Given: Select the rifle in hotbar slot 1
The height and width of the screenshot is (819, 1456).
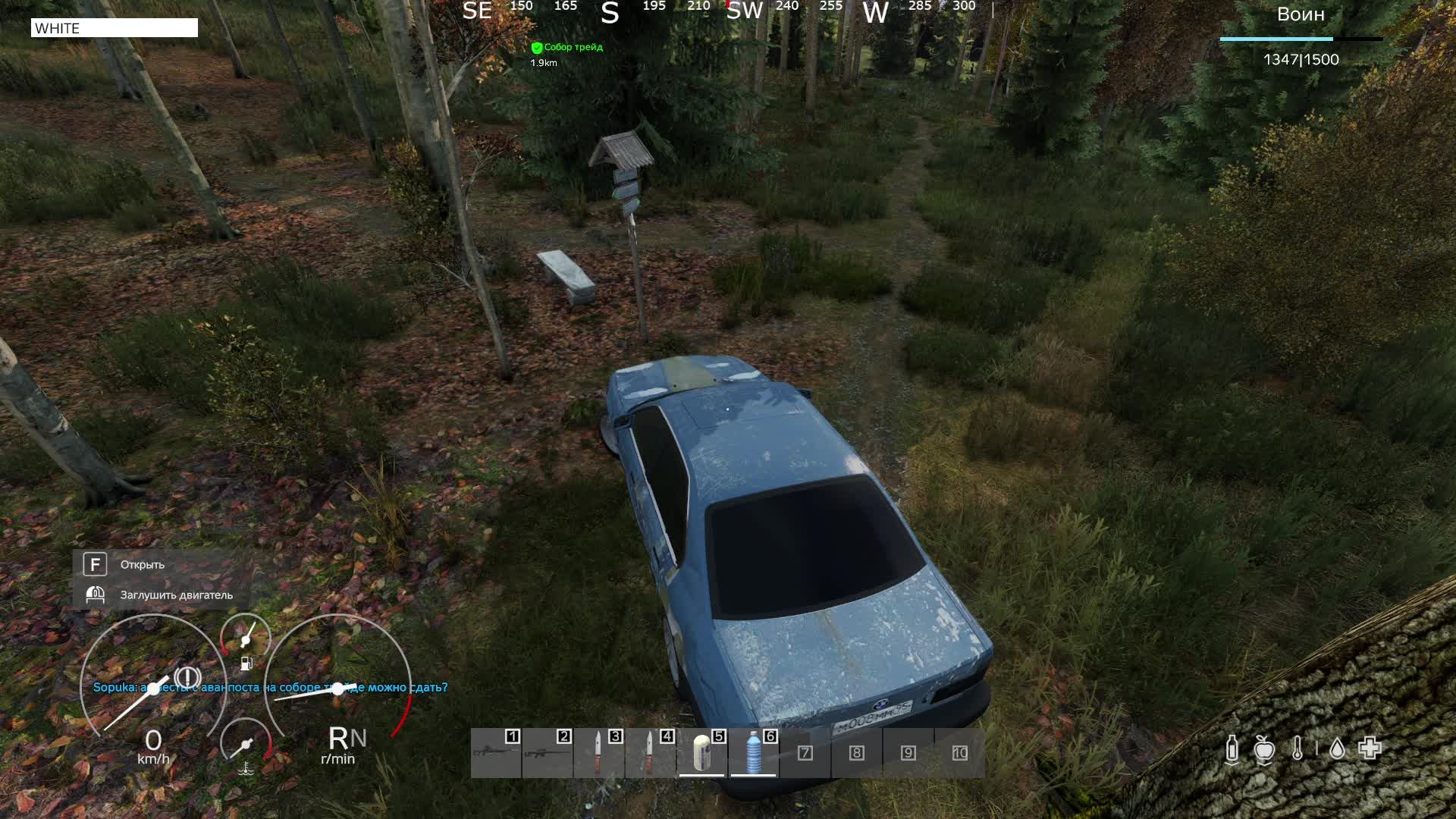Looking at the screenshot, I should pyautogui.click(x=496, y=752).
